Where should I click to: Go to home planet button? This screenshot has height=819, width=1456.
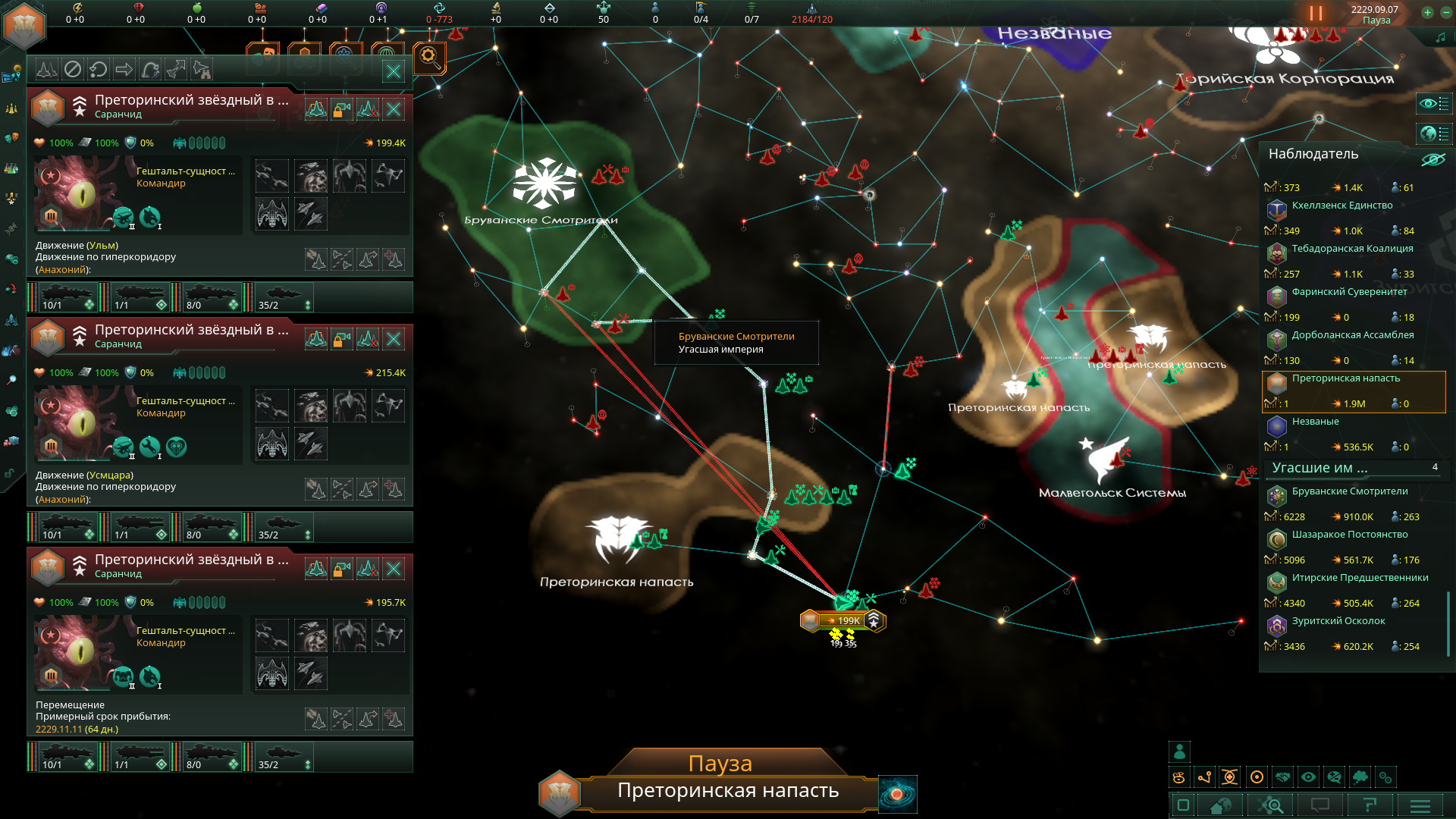click(1220, 805)
